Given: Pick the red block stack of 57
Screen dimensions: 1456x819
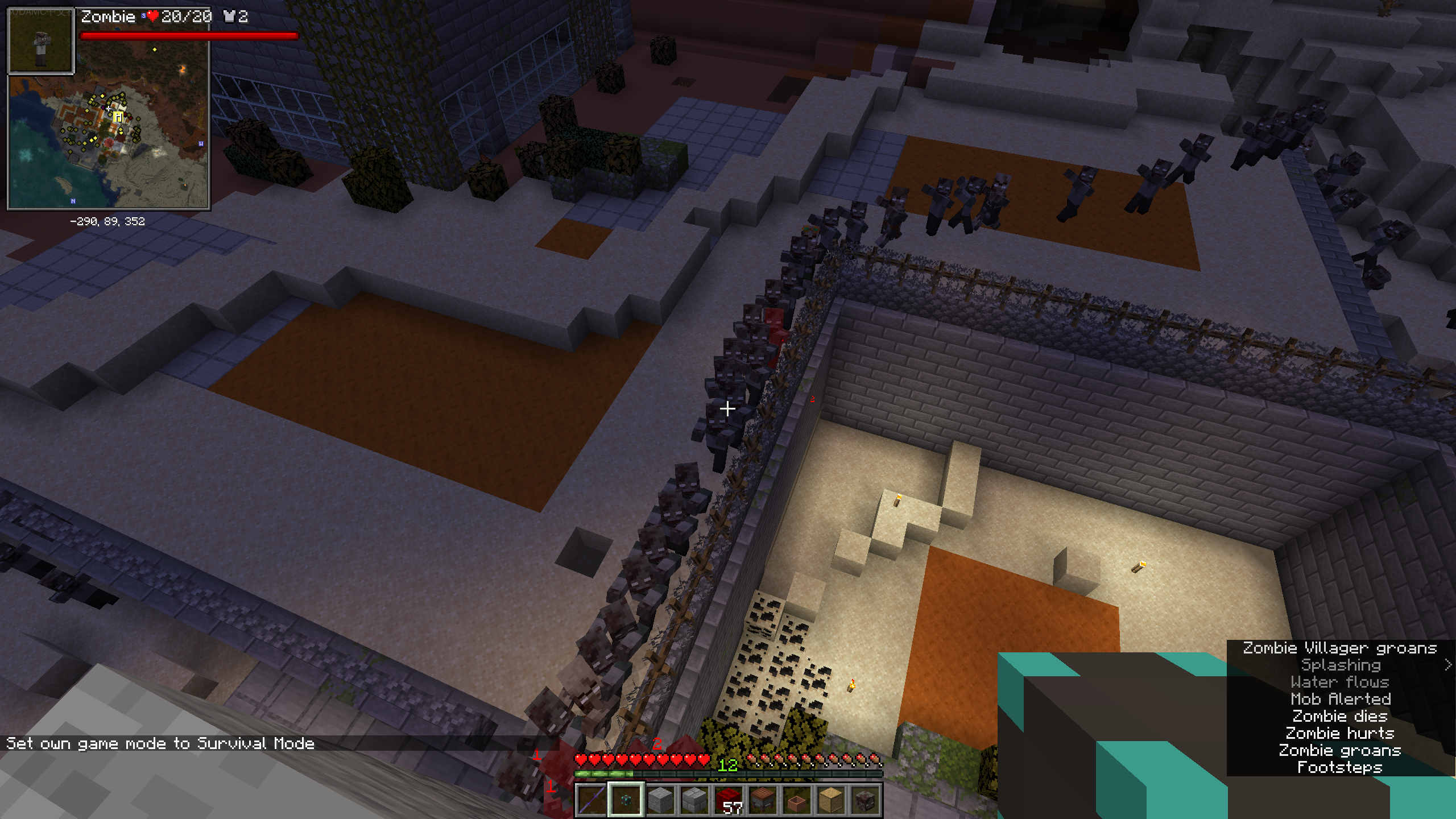Looking at the screenshot, I should tap(729, 799).
